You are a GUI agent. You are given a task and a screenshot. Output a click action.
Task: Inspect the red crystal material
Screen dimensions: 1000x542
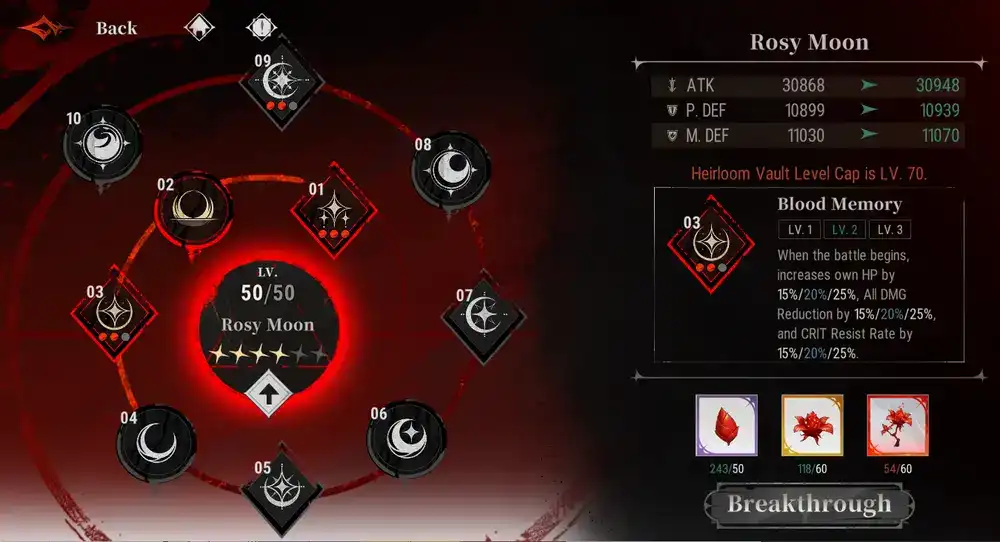[x=726, y=425]
